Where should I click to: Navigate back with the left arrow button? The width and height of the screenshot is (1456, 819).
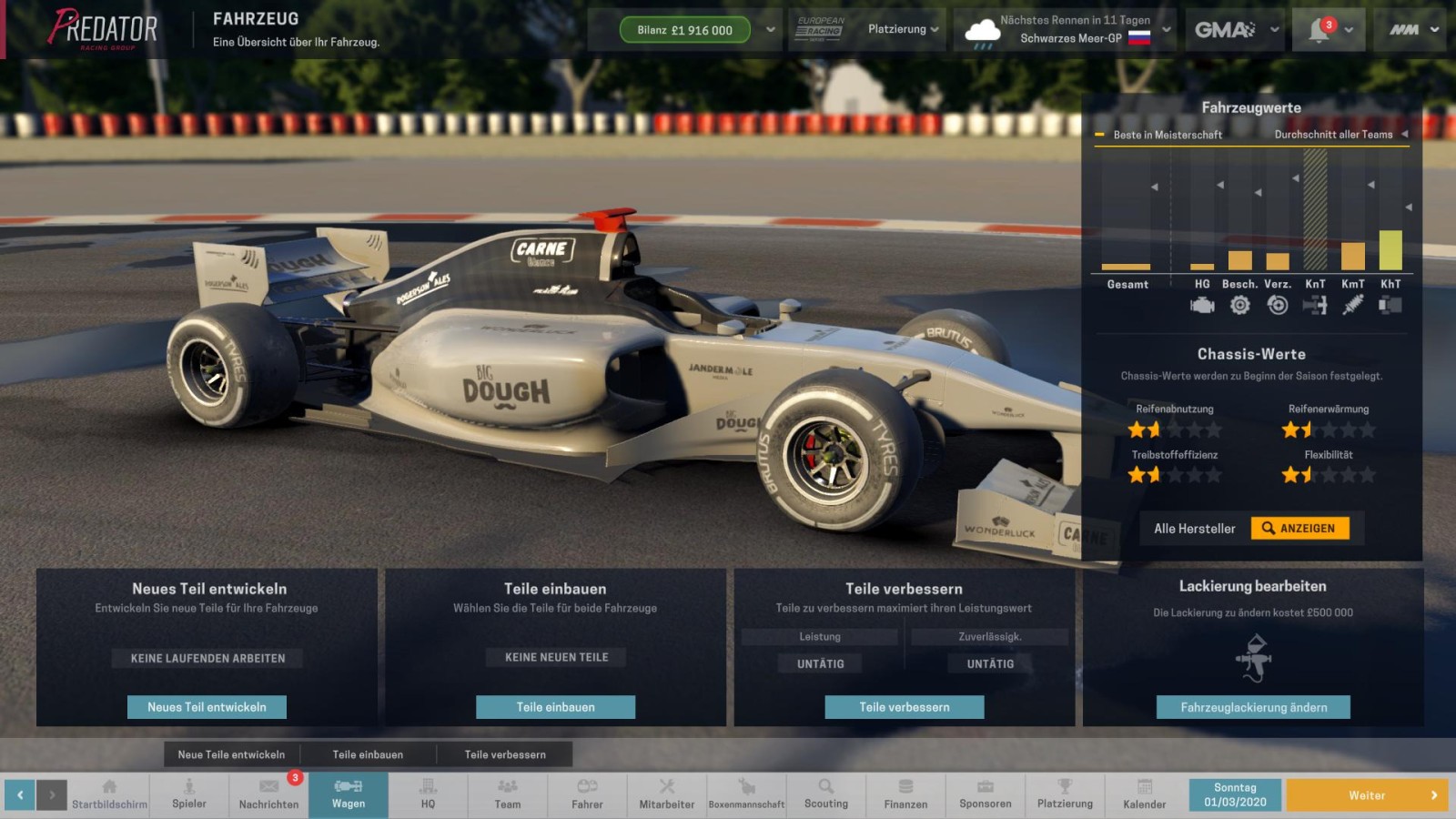20,795
